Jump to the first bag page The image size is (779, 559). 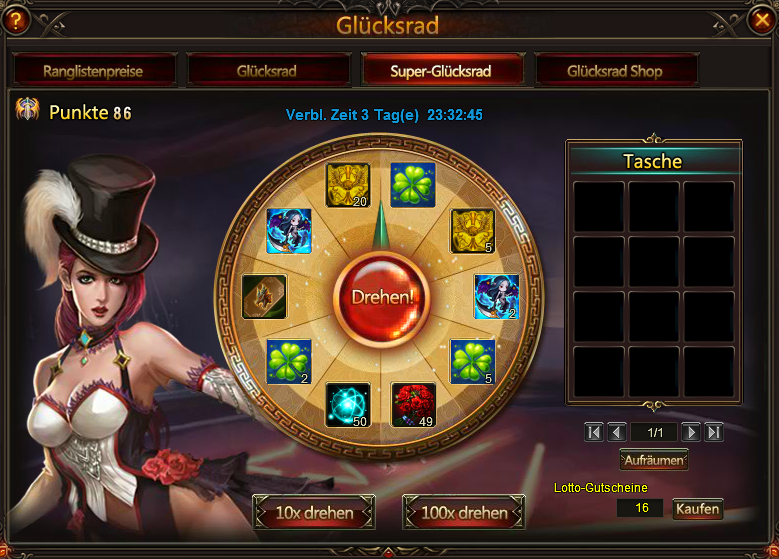click(x=594, y=432)
